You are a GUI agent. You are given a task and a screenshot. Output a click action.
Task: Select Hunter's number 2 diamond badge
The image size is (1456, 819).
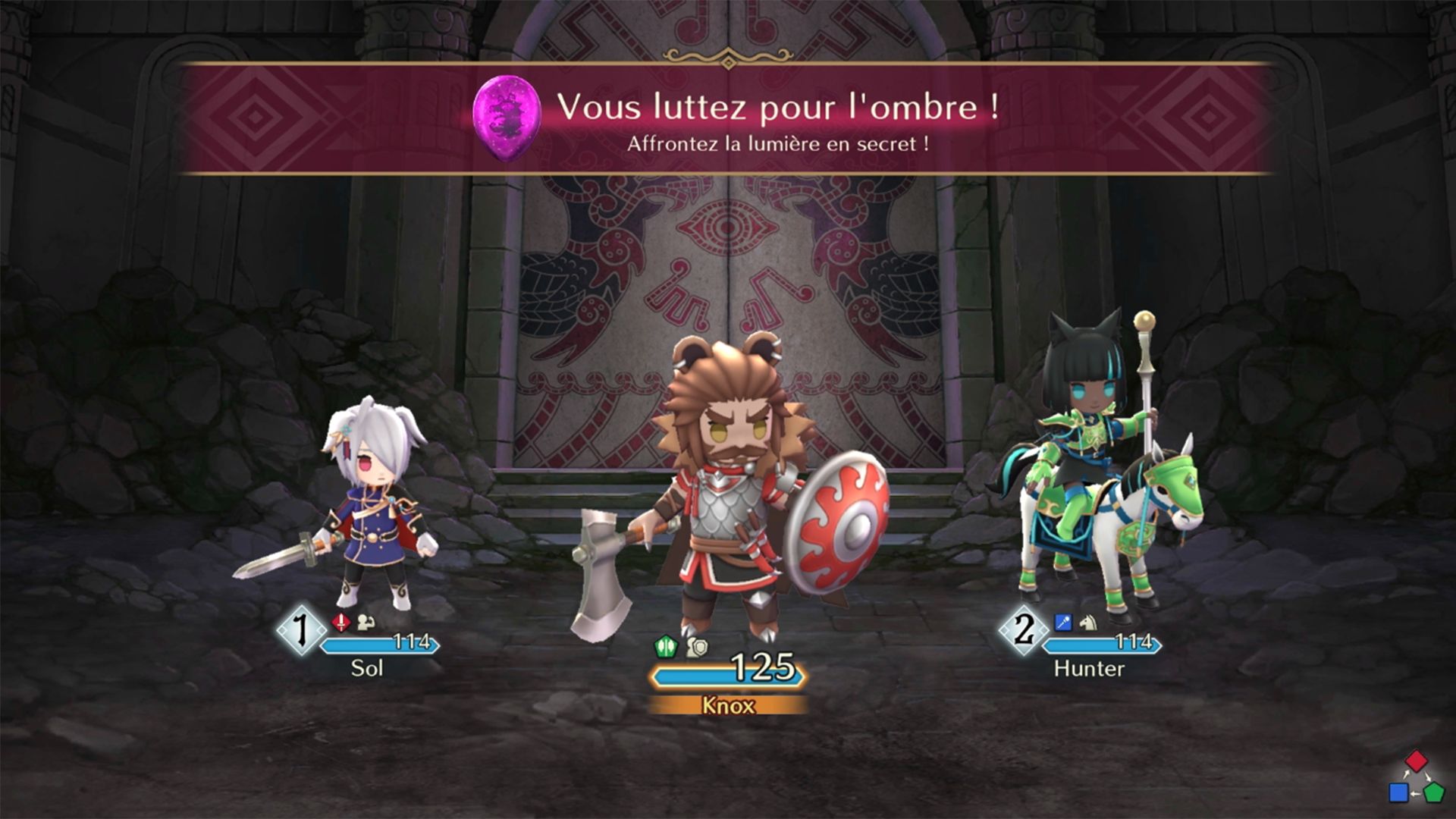coord(1024,629)
